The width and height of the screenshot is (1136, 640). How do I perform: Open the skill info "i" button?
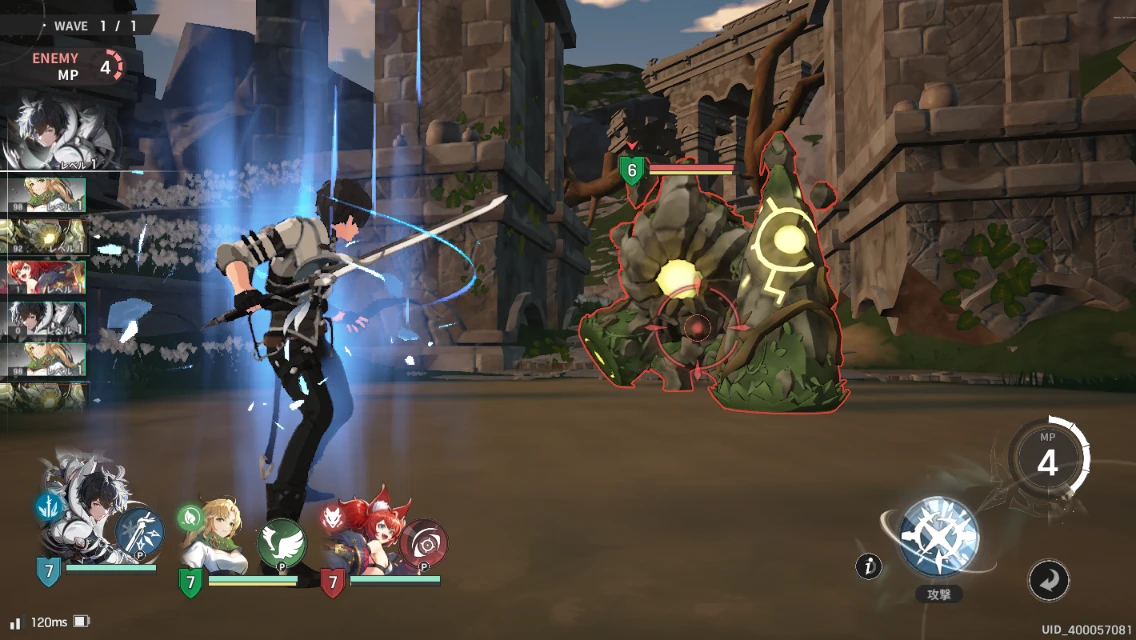[x=869, y=567]
